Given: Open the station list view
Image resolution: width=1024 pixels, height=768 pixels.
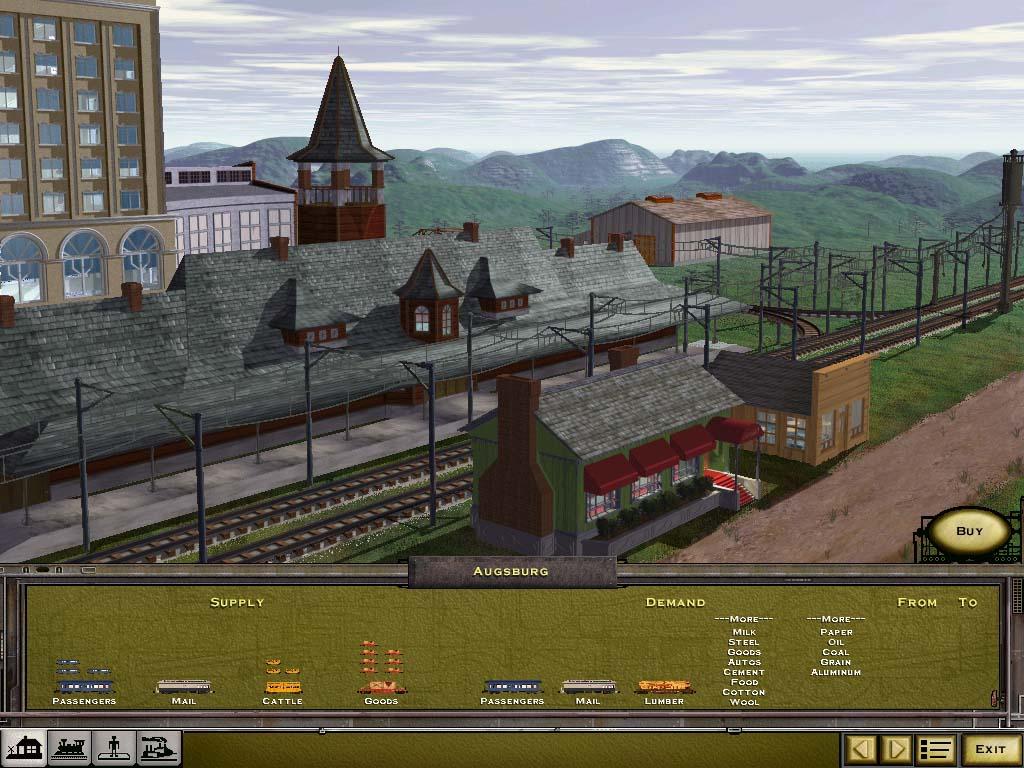Looking at the screenshot, I should click(936, 749).
